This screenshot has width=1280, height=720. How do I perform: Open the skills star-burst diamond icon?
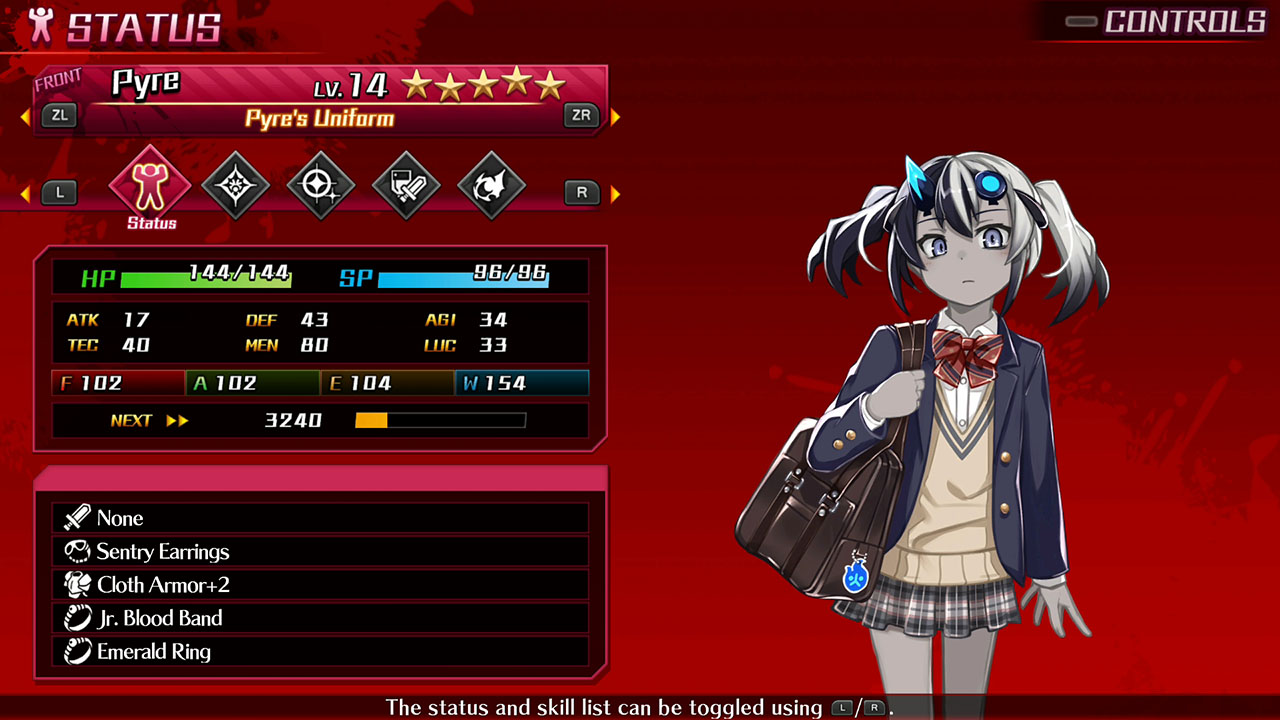click(x=235, y=185)
